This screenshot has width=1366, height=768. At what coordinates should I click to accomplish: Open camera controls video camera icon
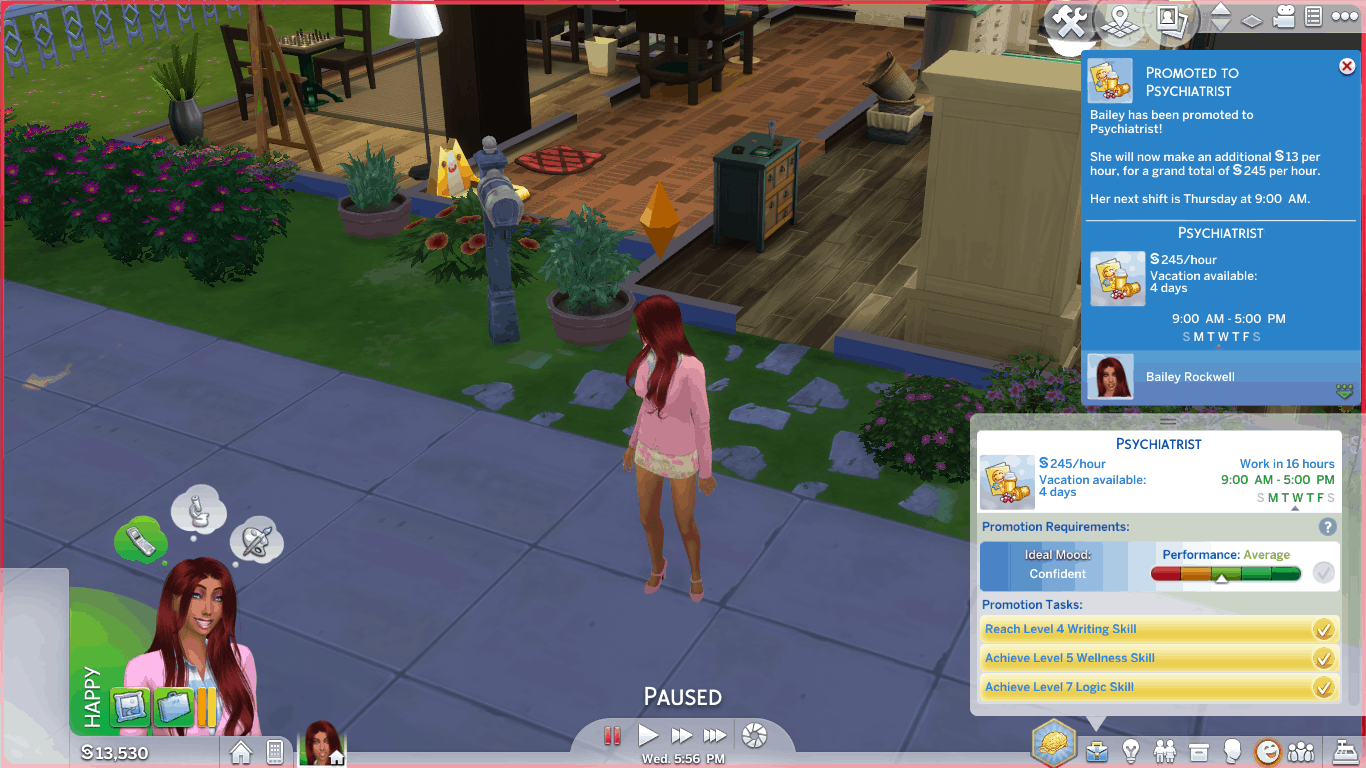click(1285, 17)
